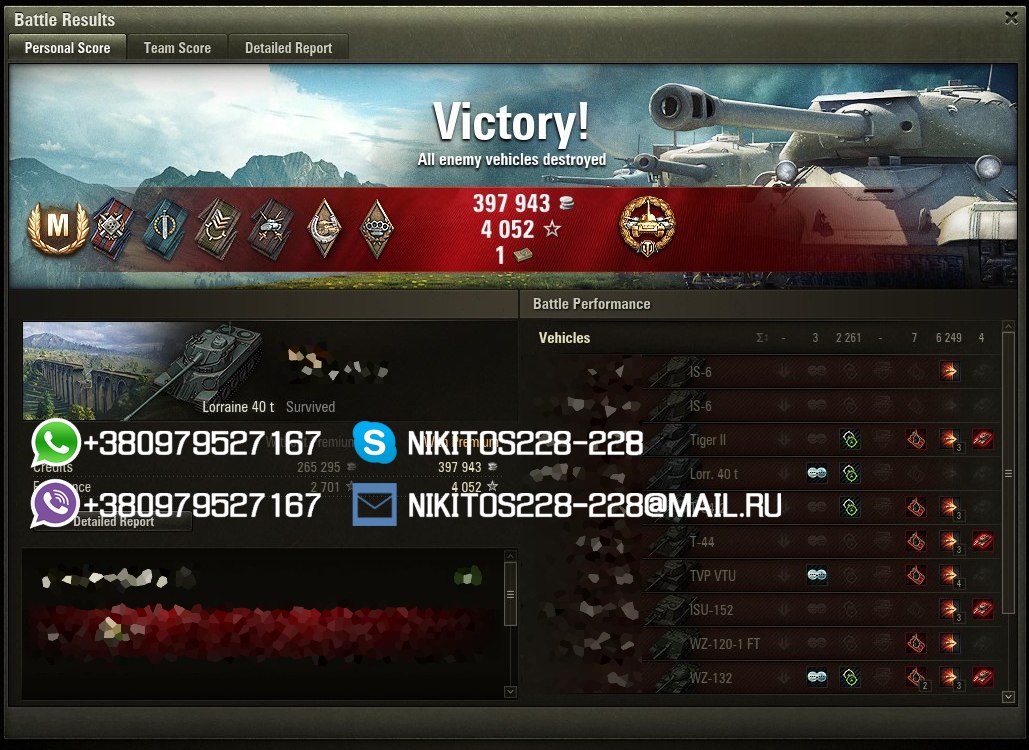Click the Detailed Report button under credits
The image size is (1029, 750).
[x=113, y=521]
